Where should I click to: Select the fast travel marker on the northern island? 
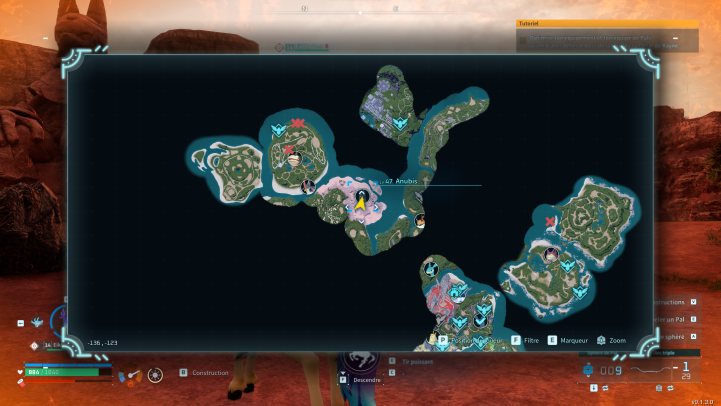click(x=401, y=123)
